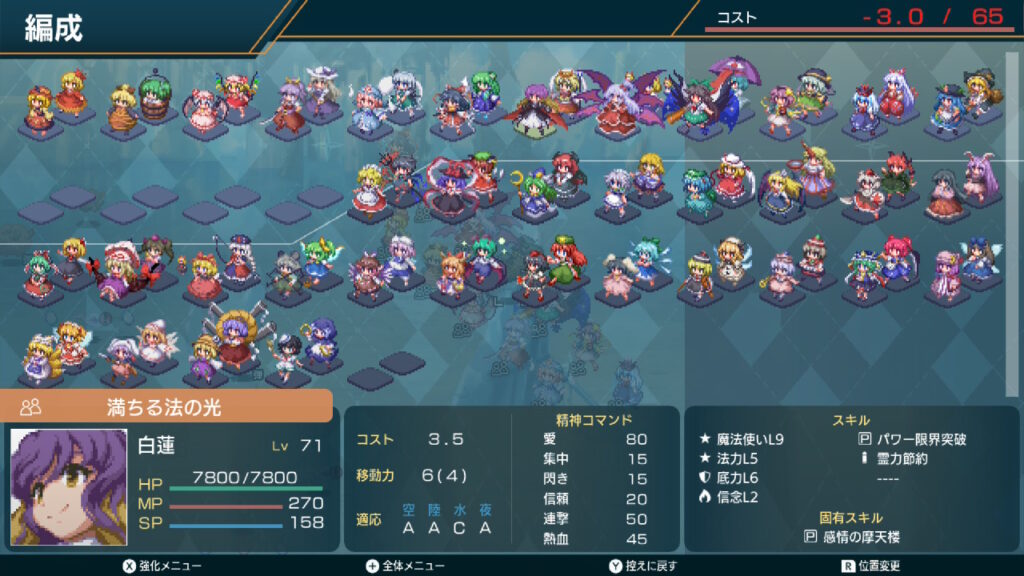Pick Utsuho with the large black wings
Screen dimensions: 1024x576
(x=695, y=104)
